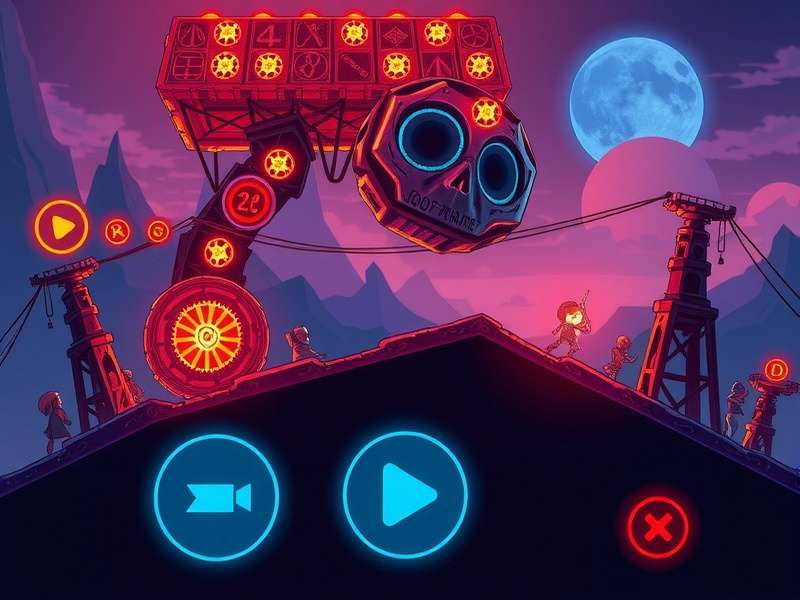Tap the blue video camera button
Viewport: 800px width, 600px height.
216,497
